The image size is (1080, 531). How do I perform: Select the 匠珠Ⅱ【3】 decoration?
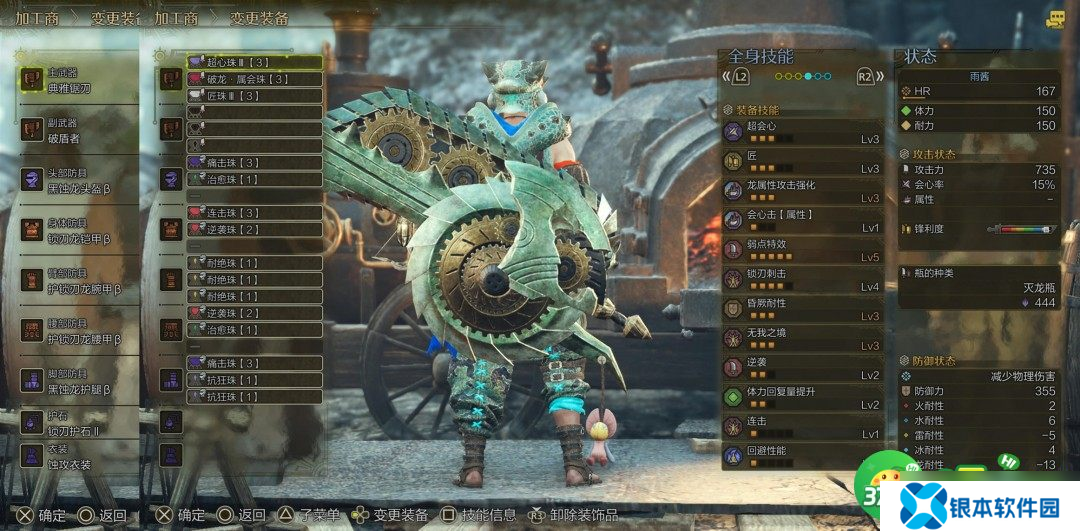pos(255,96)
